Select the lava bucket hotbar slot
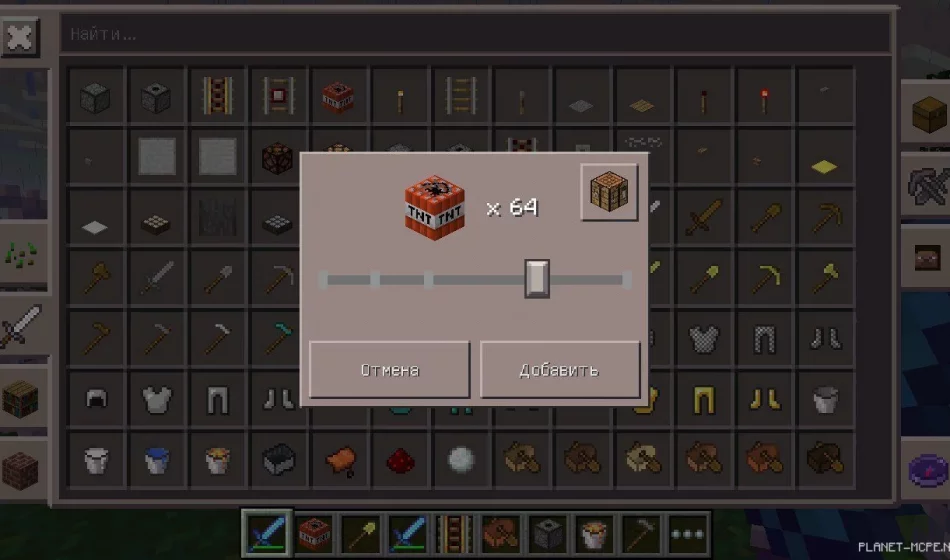Screen dimensions: 950x560 [596, 533]
